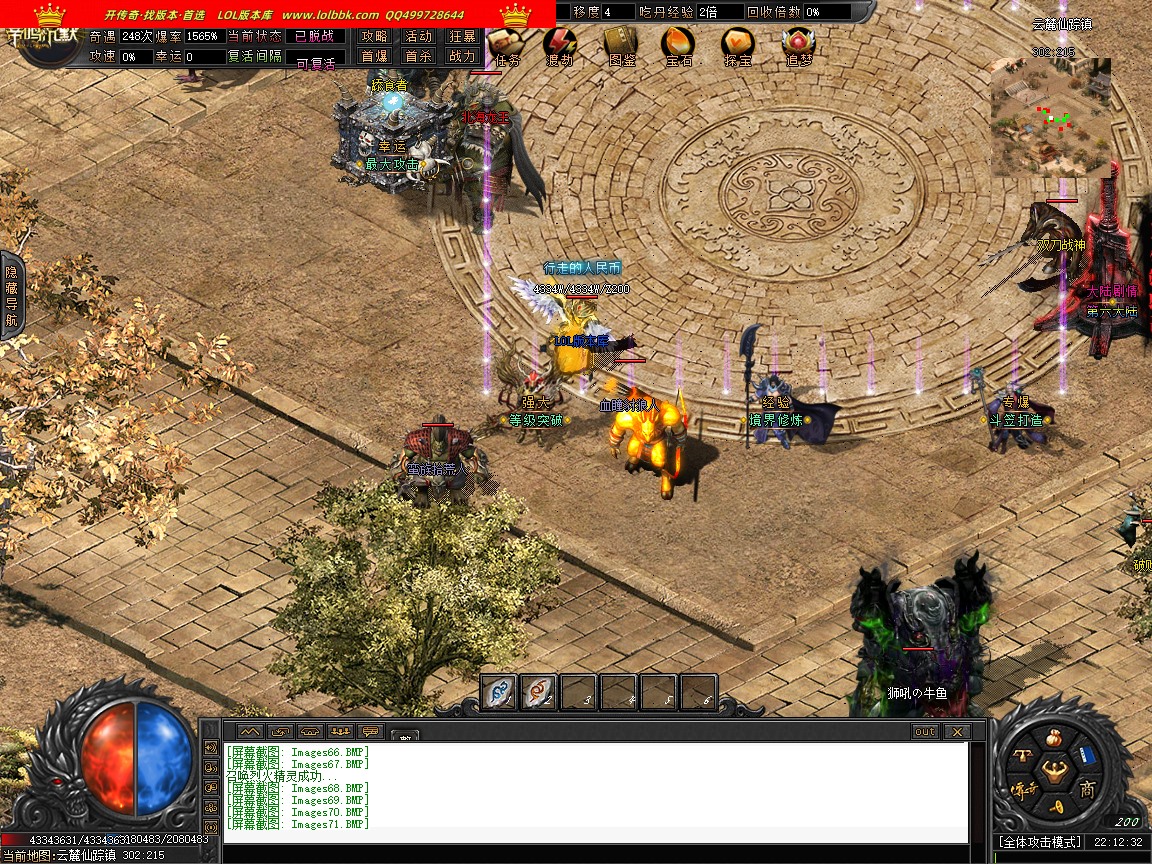Screen dimensions: 1152x864
Task: Toggle the 全体攻击模式 attack mode label
Action: [1040, 842]
